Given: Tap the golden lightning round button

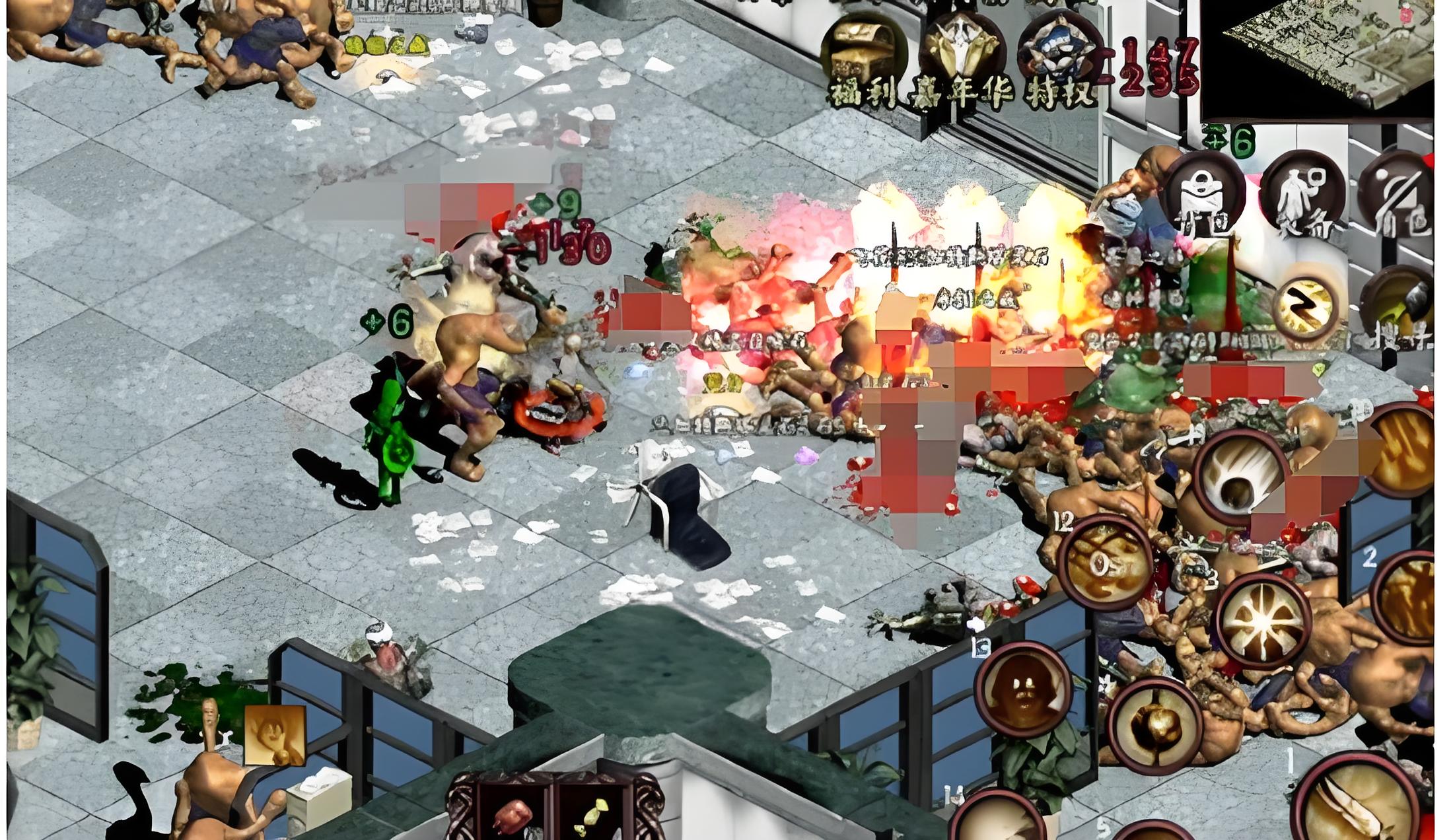Looking at the screenshot, I should 1302,306.
